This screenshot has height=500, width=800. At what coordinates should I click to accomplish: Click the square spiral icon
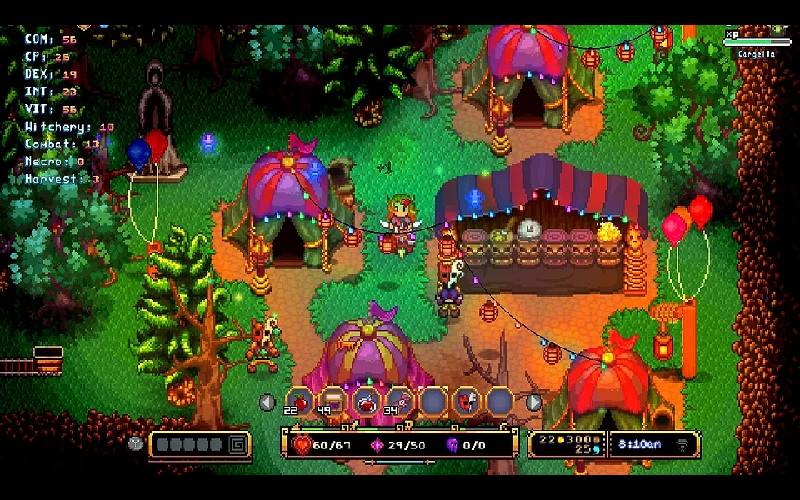pos(237,444)
